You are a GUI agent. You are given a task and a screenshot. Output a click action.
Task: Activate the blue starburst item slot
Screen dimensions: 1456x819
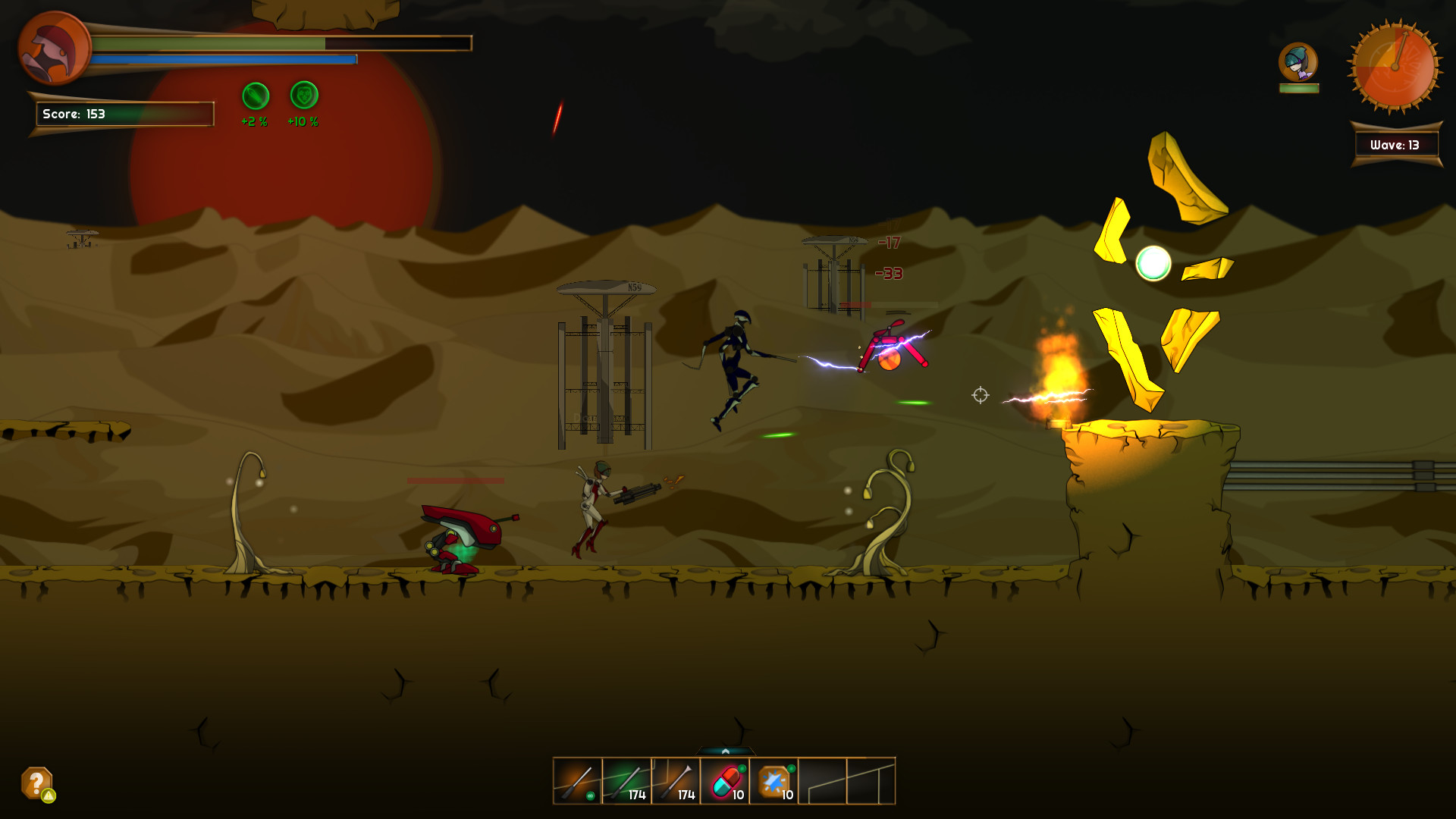point(773,781)
